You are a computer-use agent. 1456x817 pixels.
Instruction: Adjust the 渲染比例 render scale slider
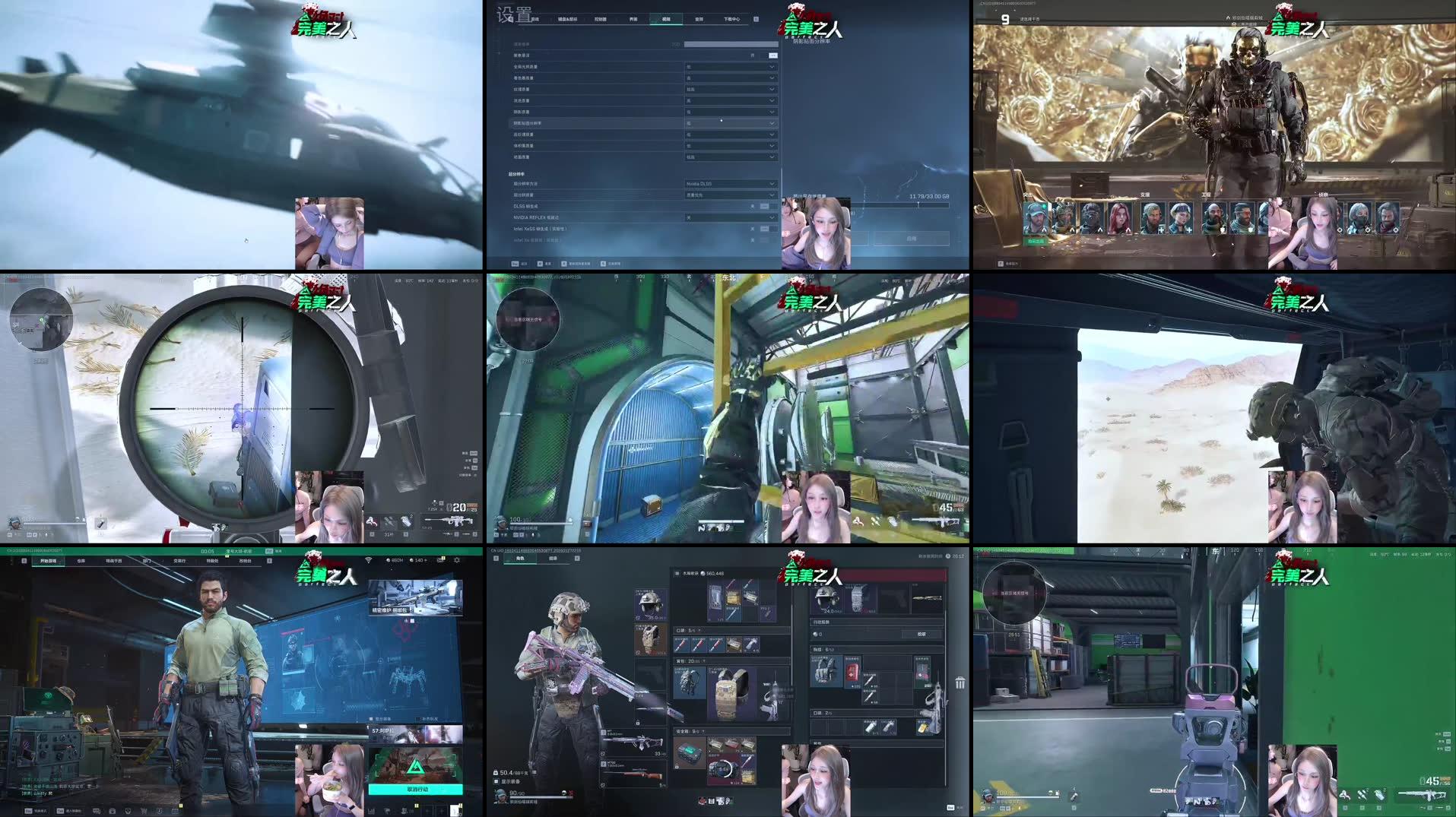point(731,44)
